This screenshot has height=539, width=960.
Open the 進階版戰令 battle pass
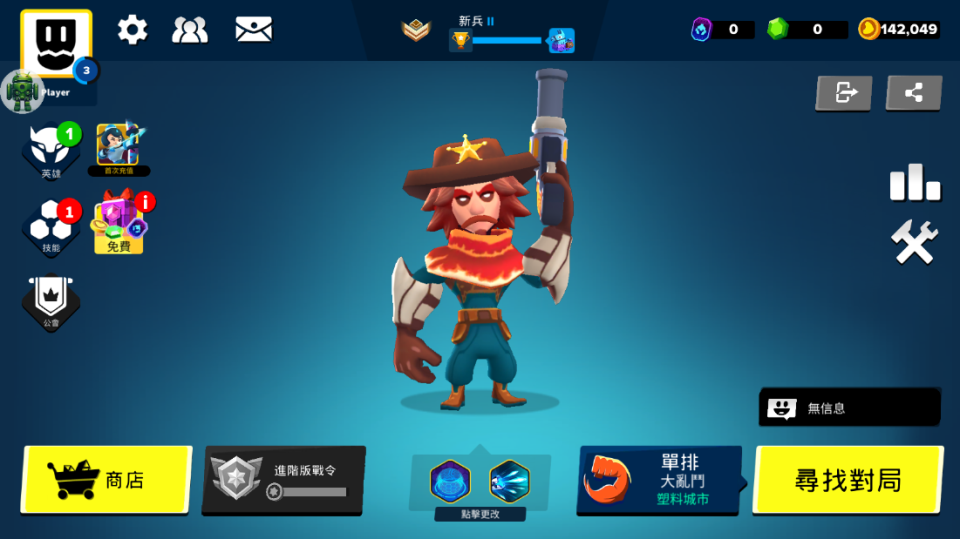click(284, 480)
